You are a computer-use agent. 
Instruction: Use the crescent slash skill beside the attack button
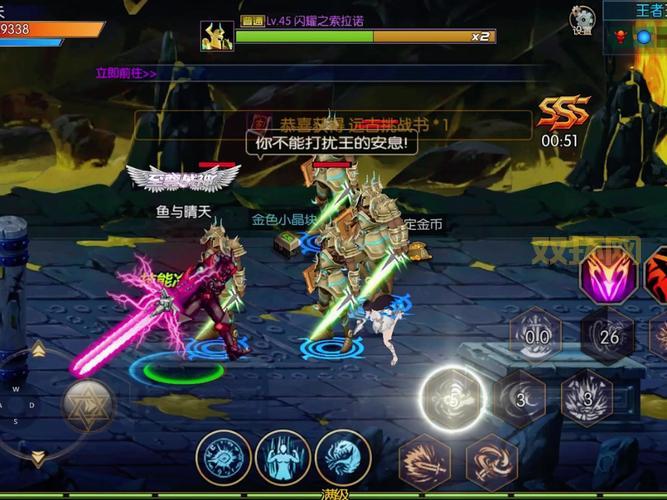[520, 398]
